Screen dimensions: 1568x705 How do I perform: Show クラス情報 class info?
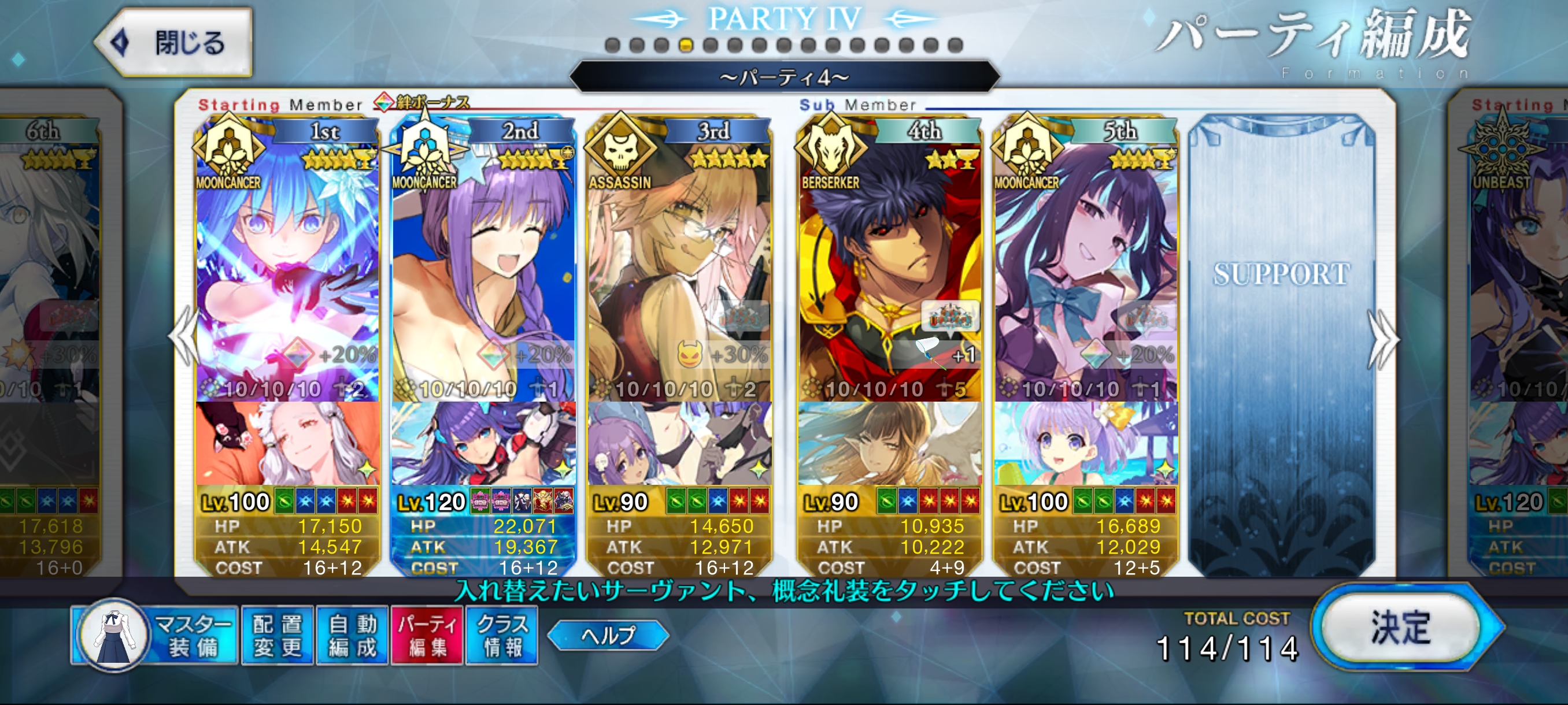click(502, 635)
